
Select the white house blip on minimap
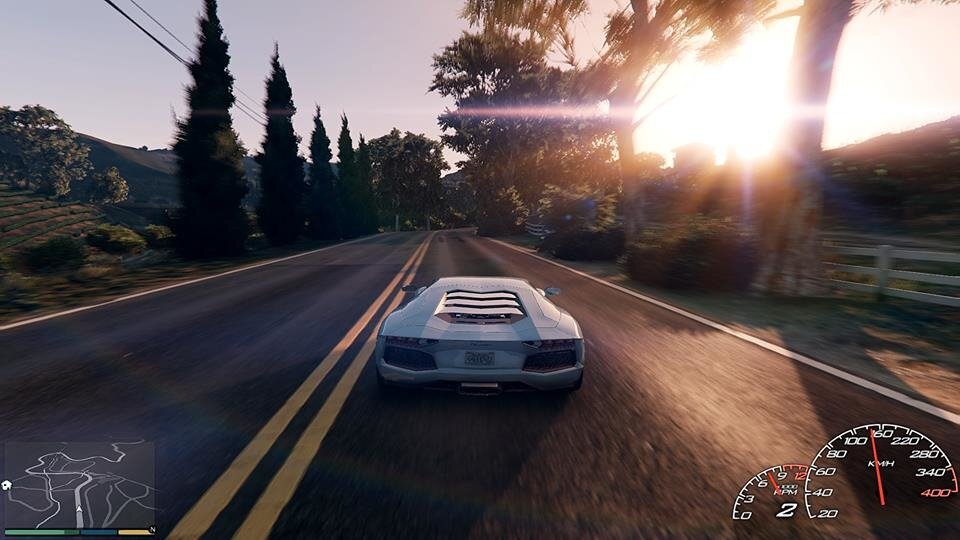point(8,485)
